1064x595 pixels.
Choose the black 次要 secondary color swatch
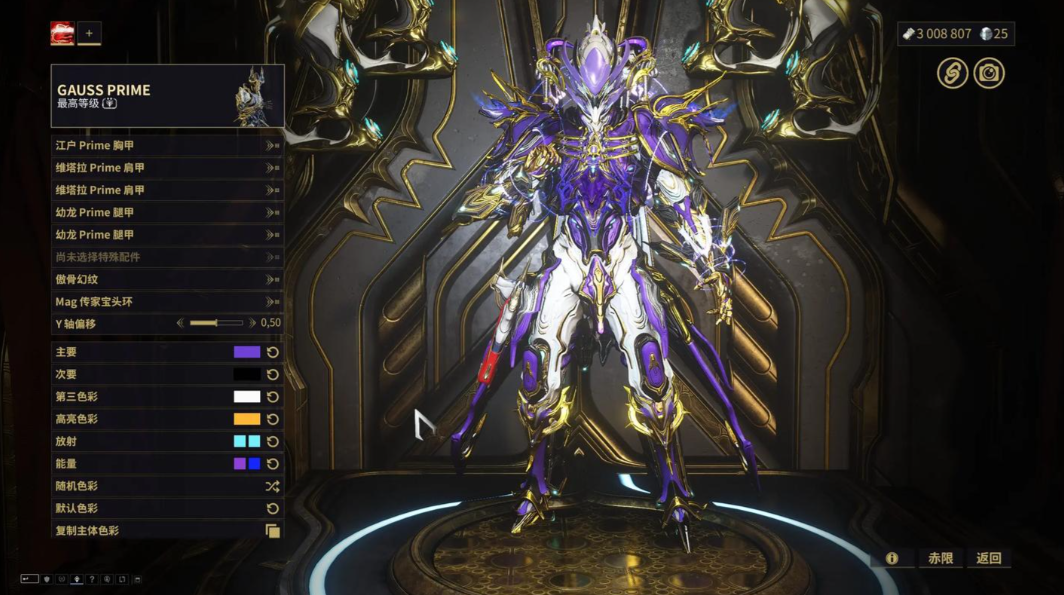click(247, 374)
